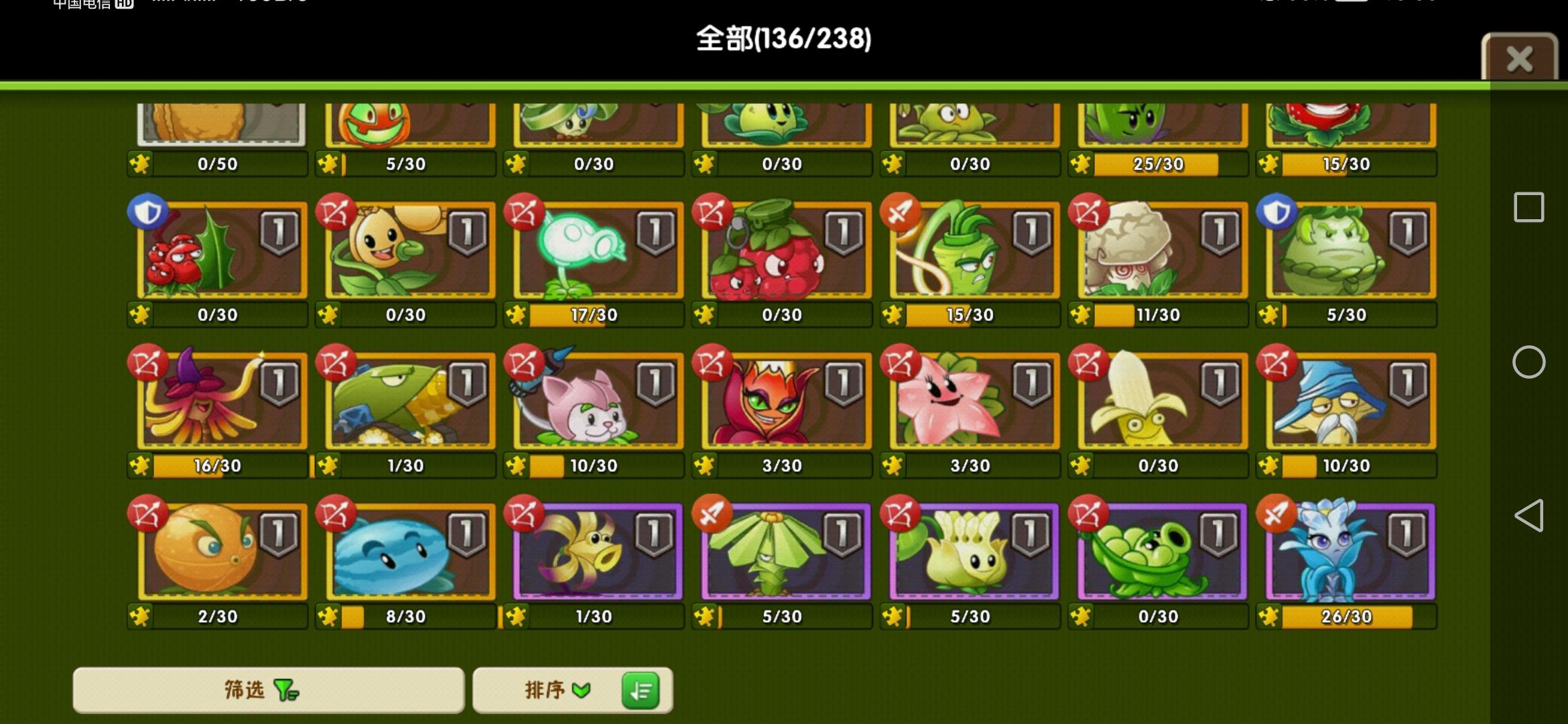Screen dimensions: 1568x724
Task: Click the 26/30 orange progress bar
Action: click(1347, 616)
